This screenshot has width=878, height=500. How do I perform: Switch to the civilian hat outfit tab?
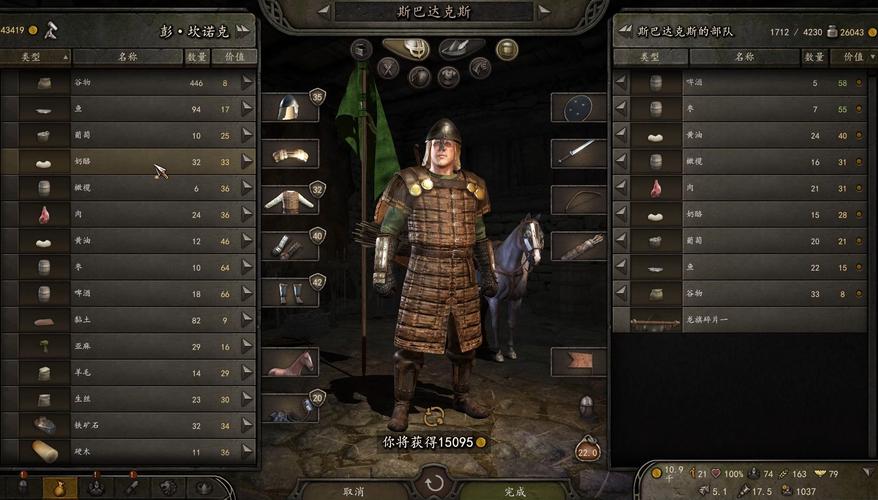(461, 48)
